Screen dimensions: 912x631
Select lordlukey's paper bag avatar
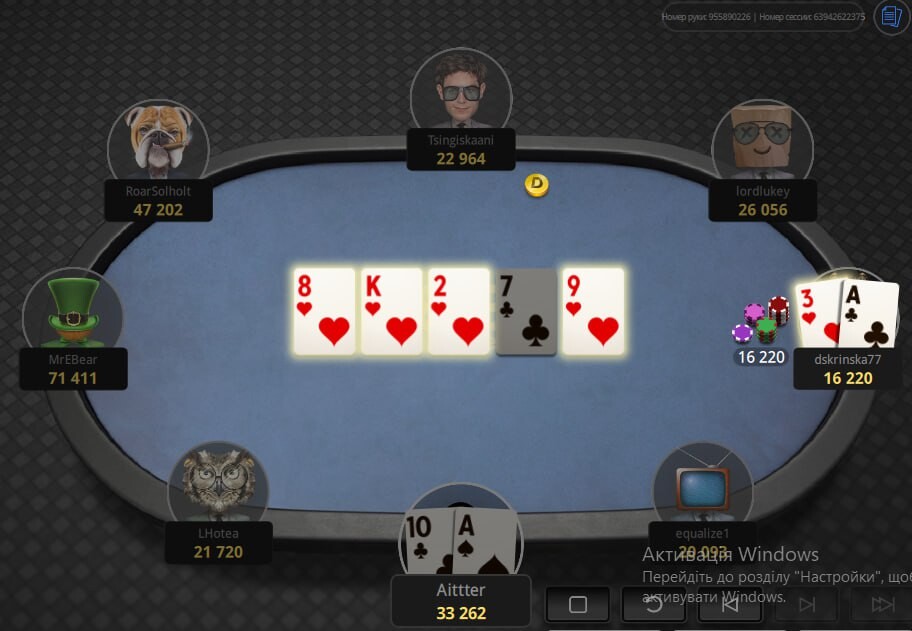(x=762, y=143)
